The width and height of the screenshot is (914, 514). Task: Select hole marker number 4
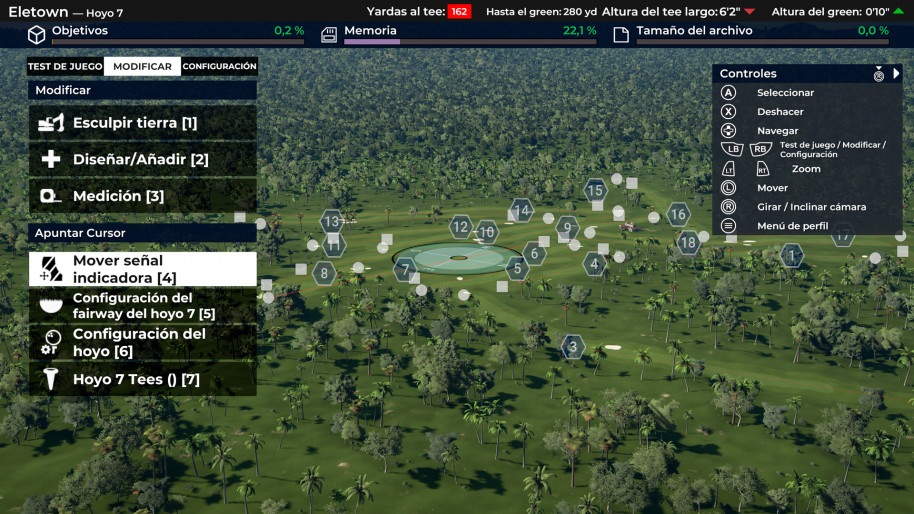(595, 265)
